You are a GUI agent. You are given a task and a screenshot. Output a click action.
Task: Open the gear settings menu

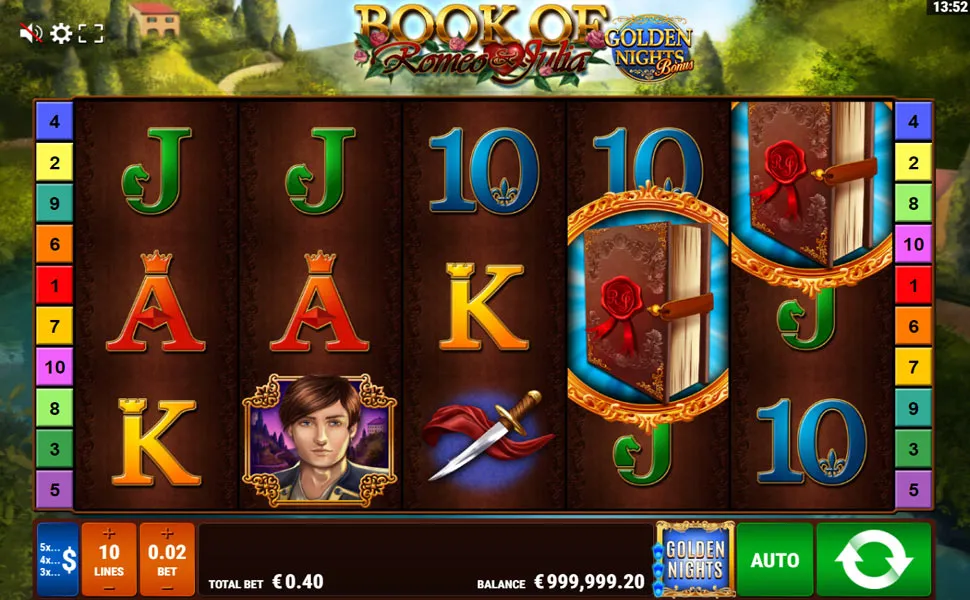click(x=61, y=34)
